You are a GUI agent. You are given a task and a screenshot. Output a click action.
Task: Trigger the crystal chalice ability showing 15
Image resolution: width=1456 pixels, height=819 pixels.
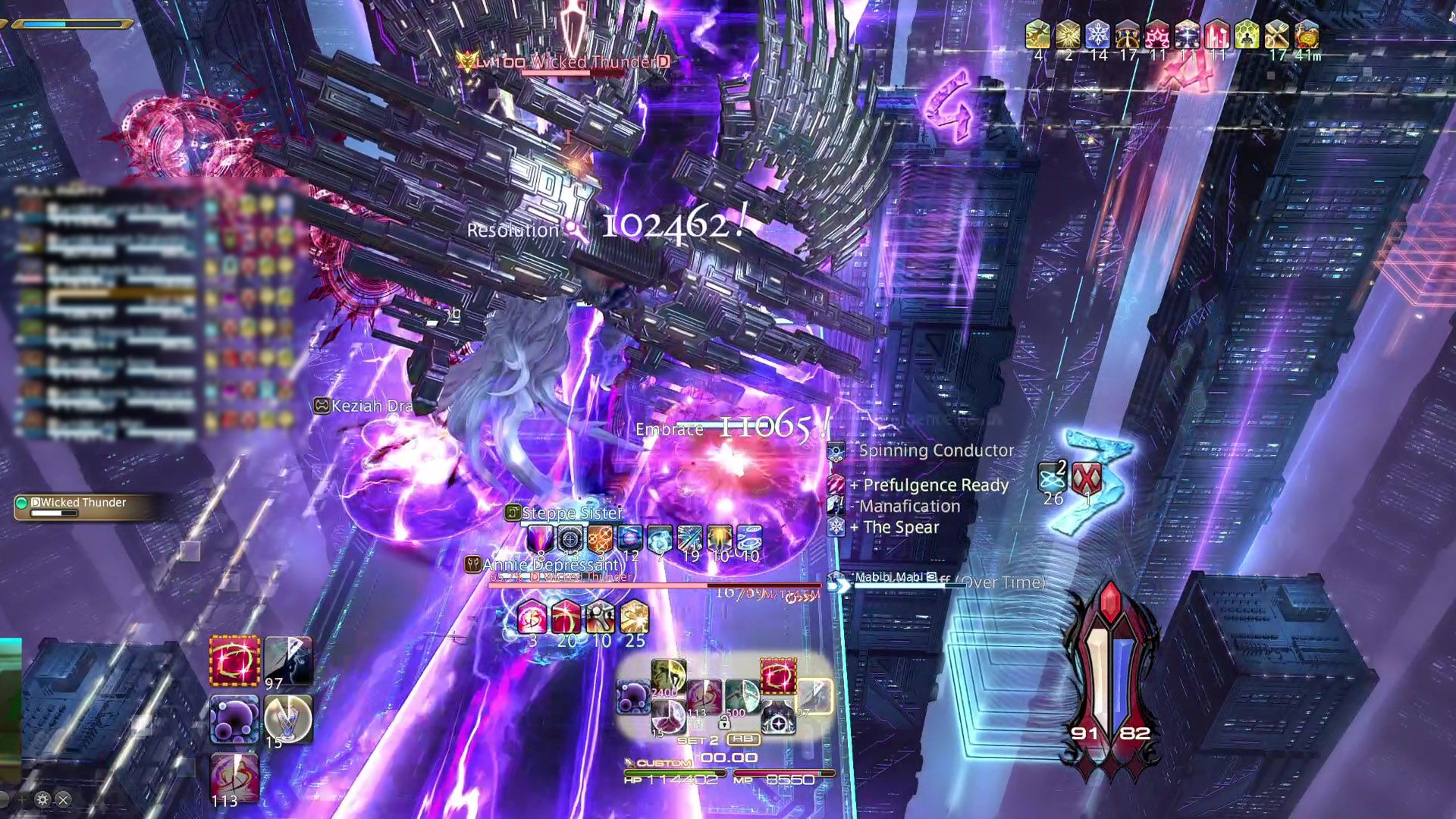click(x=288, y=717)
